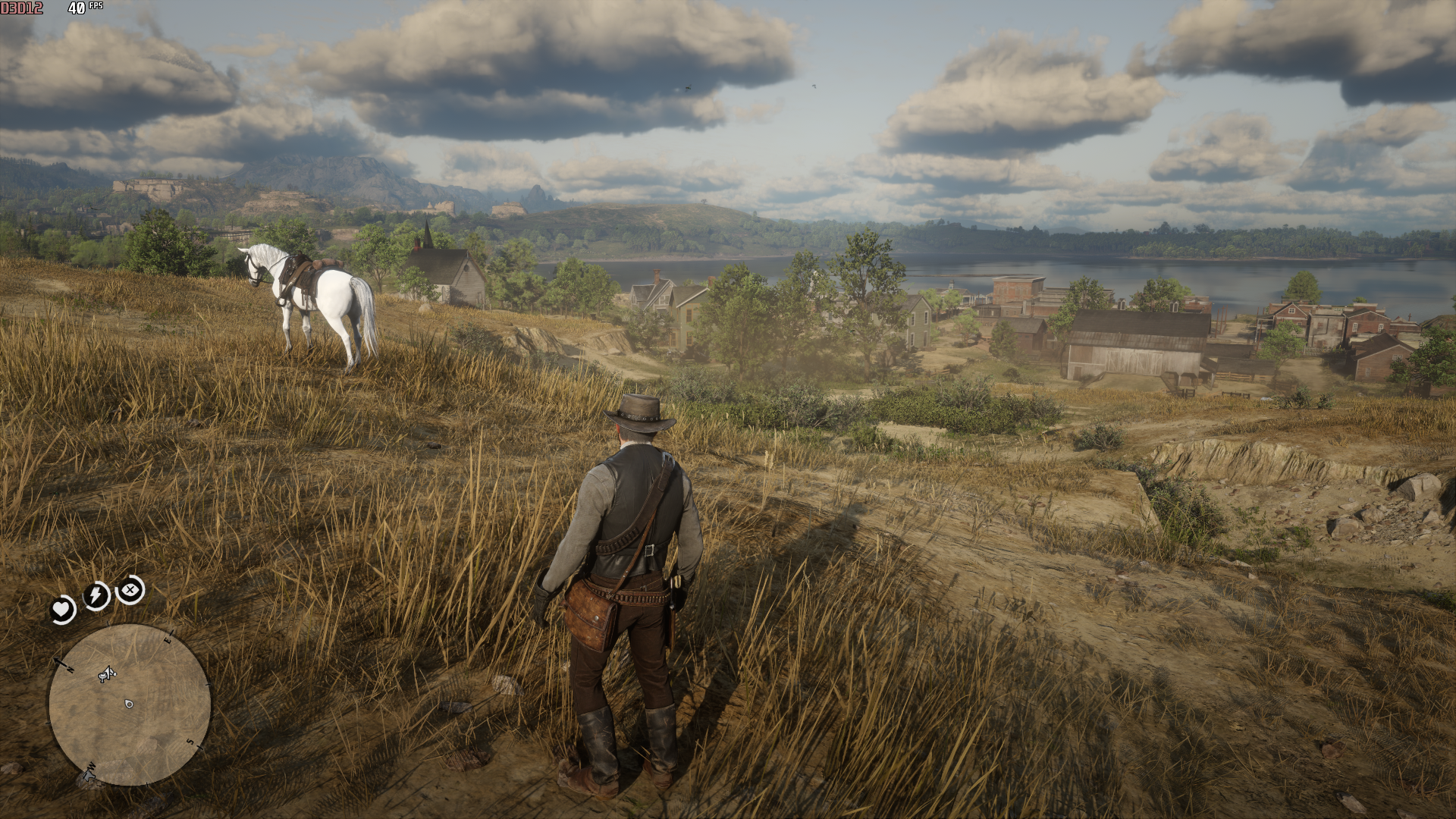Click the waypoint marker inside the minimap
1456x819 pixels.
(x=129, y=704)
